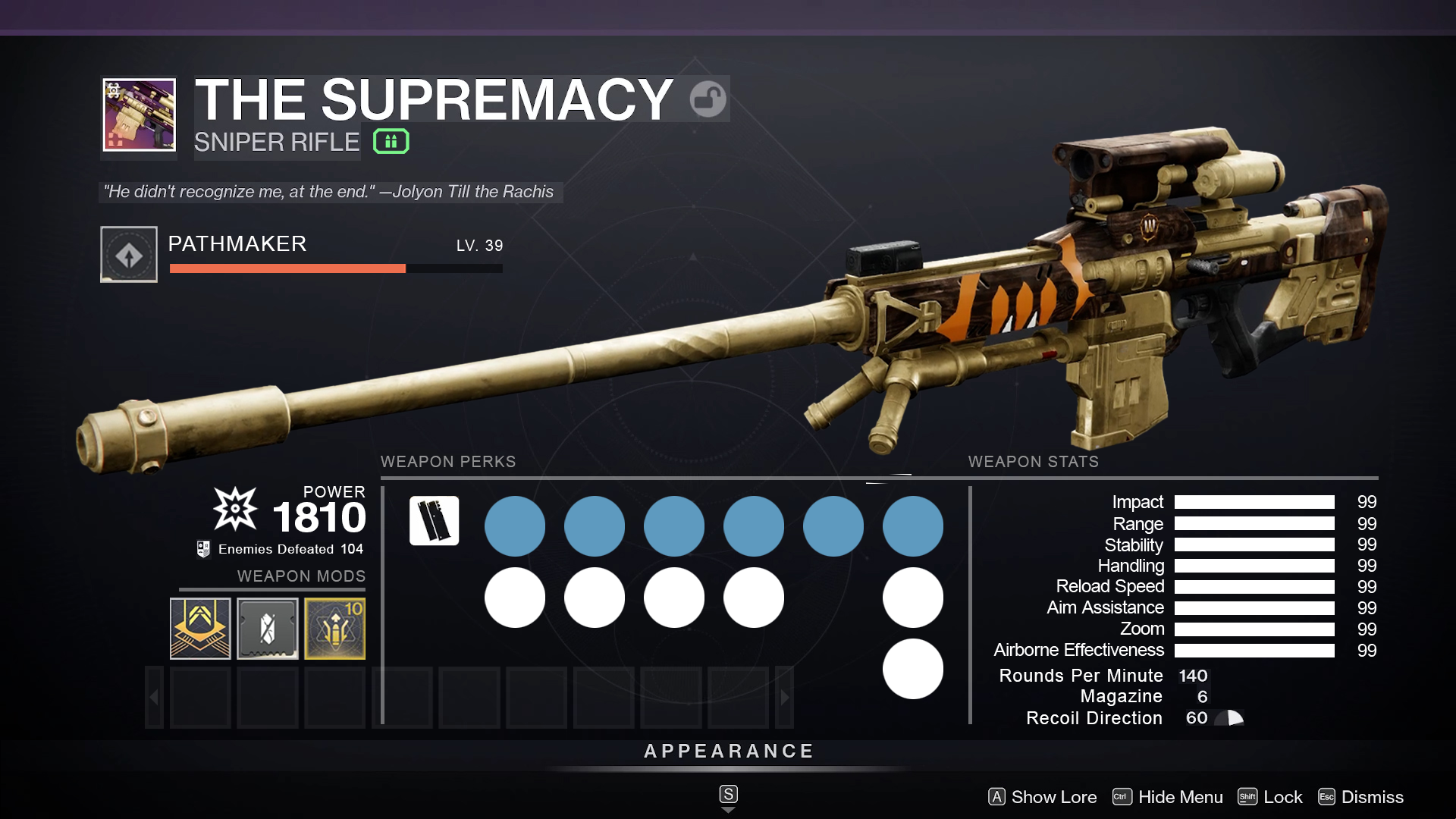1456x819 pixels.
Task: Click the Supremacy weapon thumbnail icon
Action: click(x=140, y=115)
